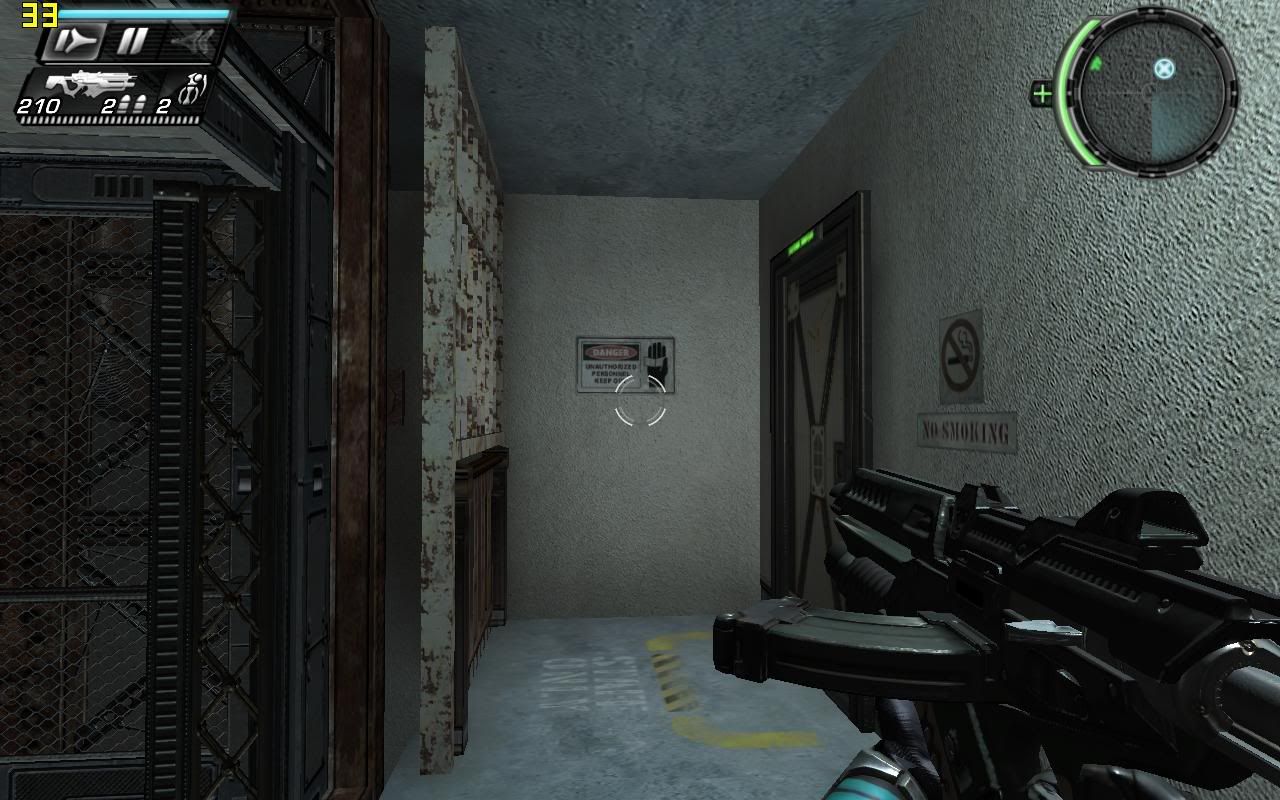This screenshot has height=800, width=1280.
Task: Click the green plus marker beside the minimap
Action: [1042, 92]
